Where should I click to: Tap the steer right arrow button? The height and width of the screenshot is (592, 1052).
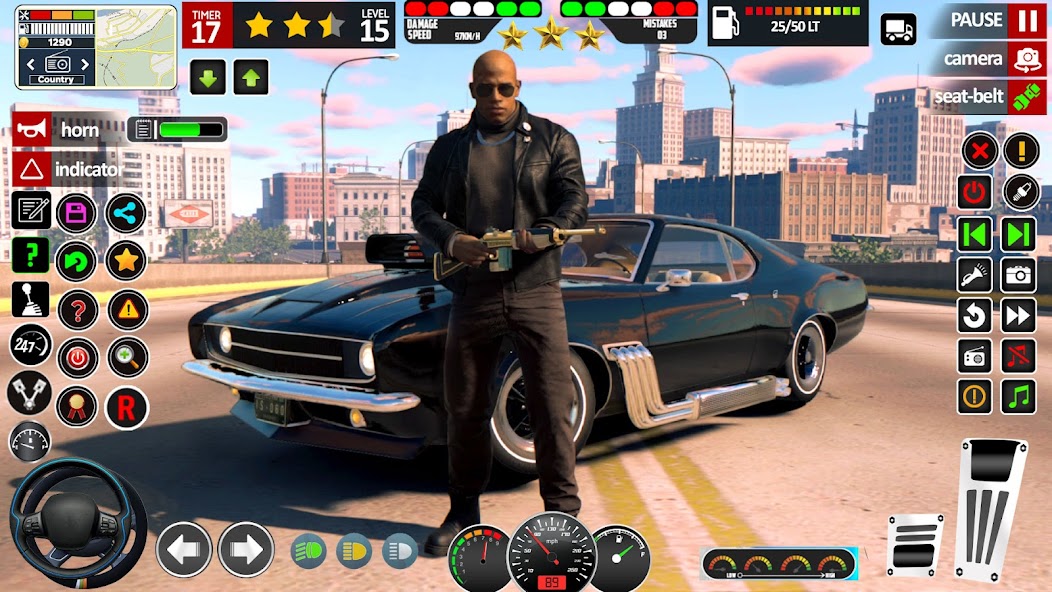(x=246, y=549)
